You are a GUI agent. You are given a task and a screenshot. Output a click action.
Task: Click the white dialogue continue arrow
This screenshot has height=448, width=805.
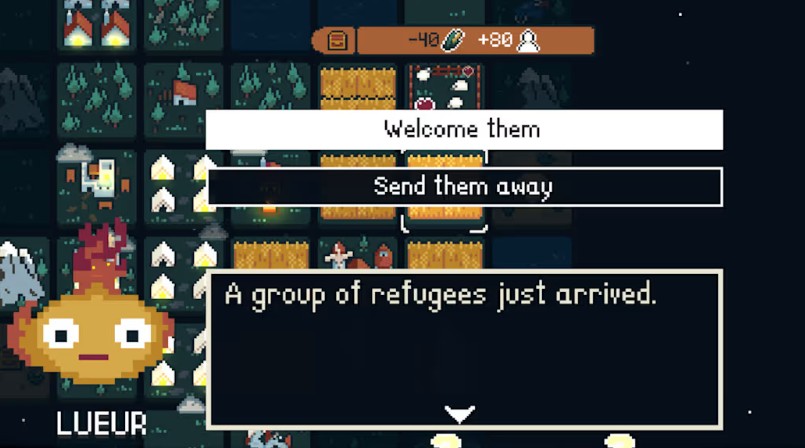(x=459, y=414)
